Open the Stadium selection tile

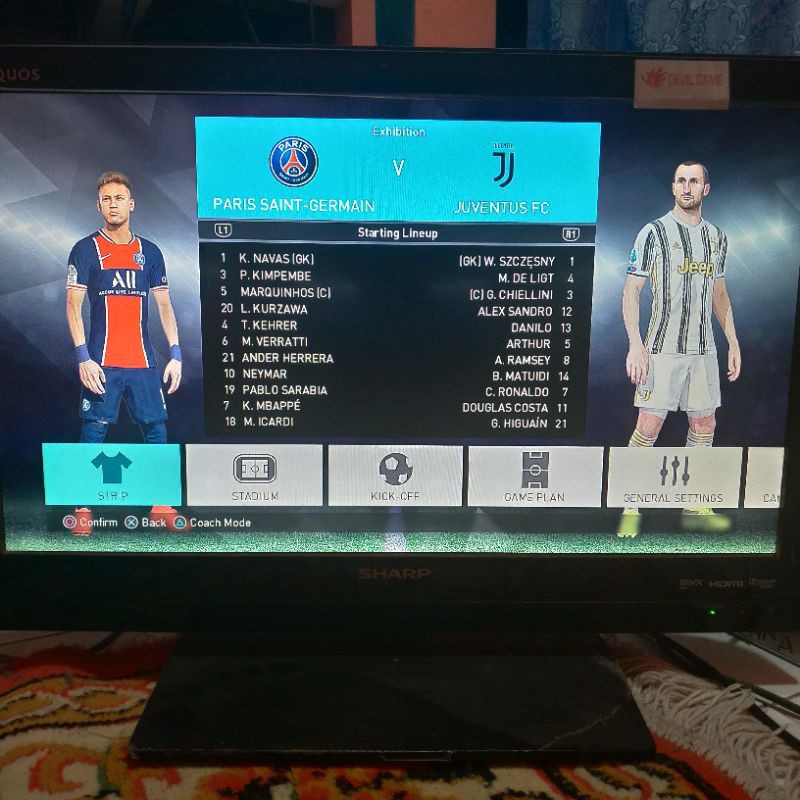[x=254, y=475]
